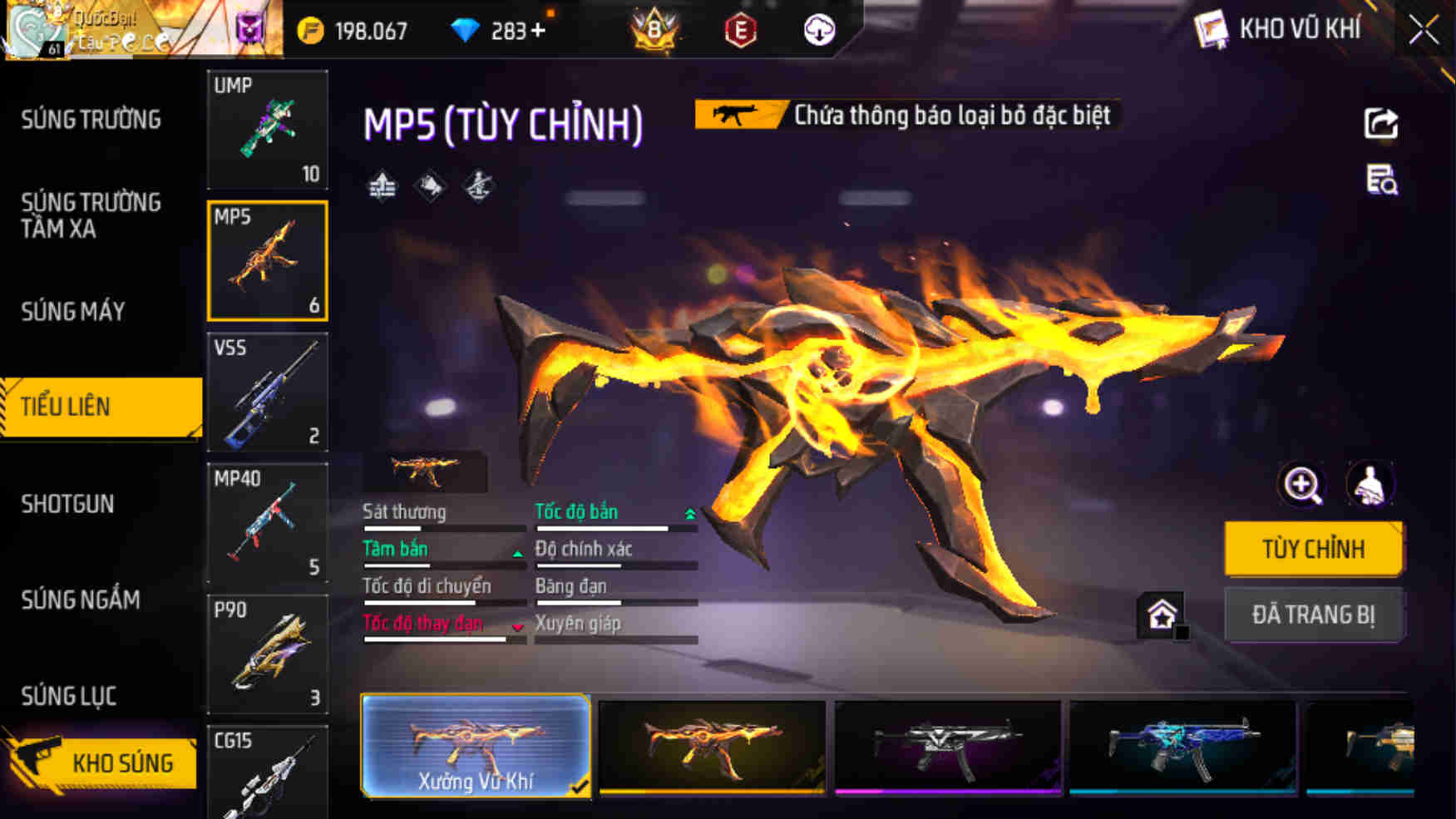
Task: Click the ĐÃ TRANG BỊ equipped button
Action: tap(1315, 615)
